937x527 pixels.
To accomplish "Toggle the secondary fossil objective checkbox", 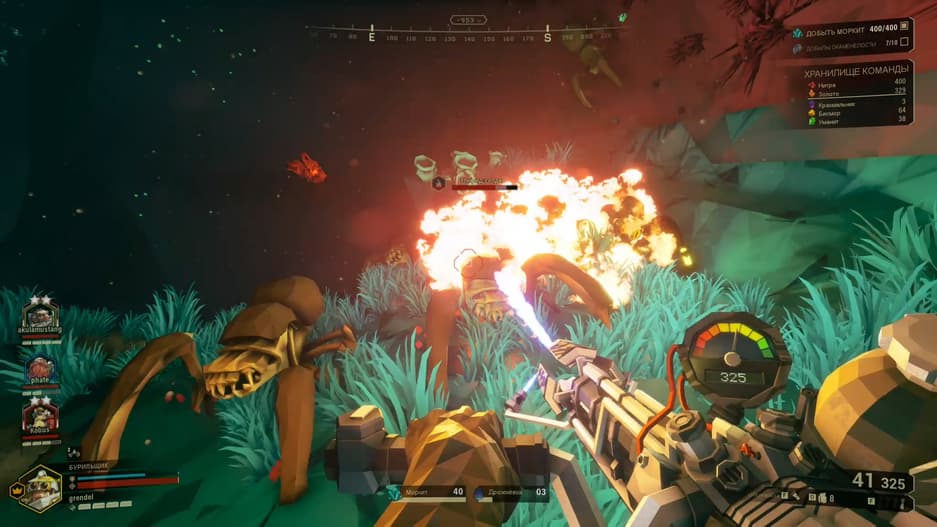I will (904, 42).
